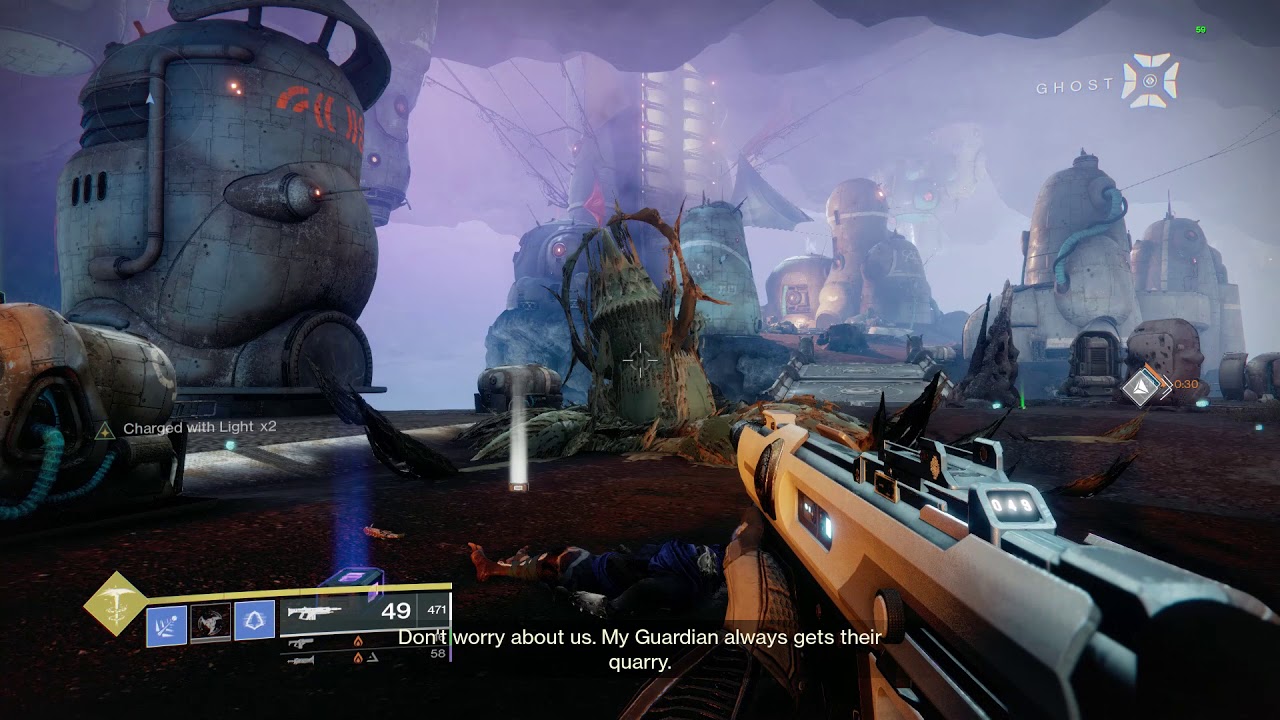
Task: Activate the golden Super ability diamond
Action: (116, 603)
